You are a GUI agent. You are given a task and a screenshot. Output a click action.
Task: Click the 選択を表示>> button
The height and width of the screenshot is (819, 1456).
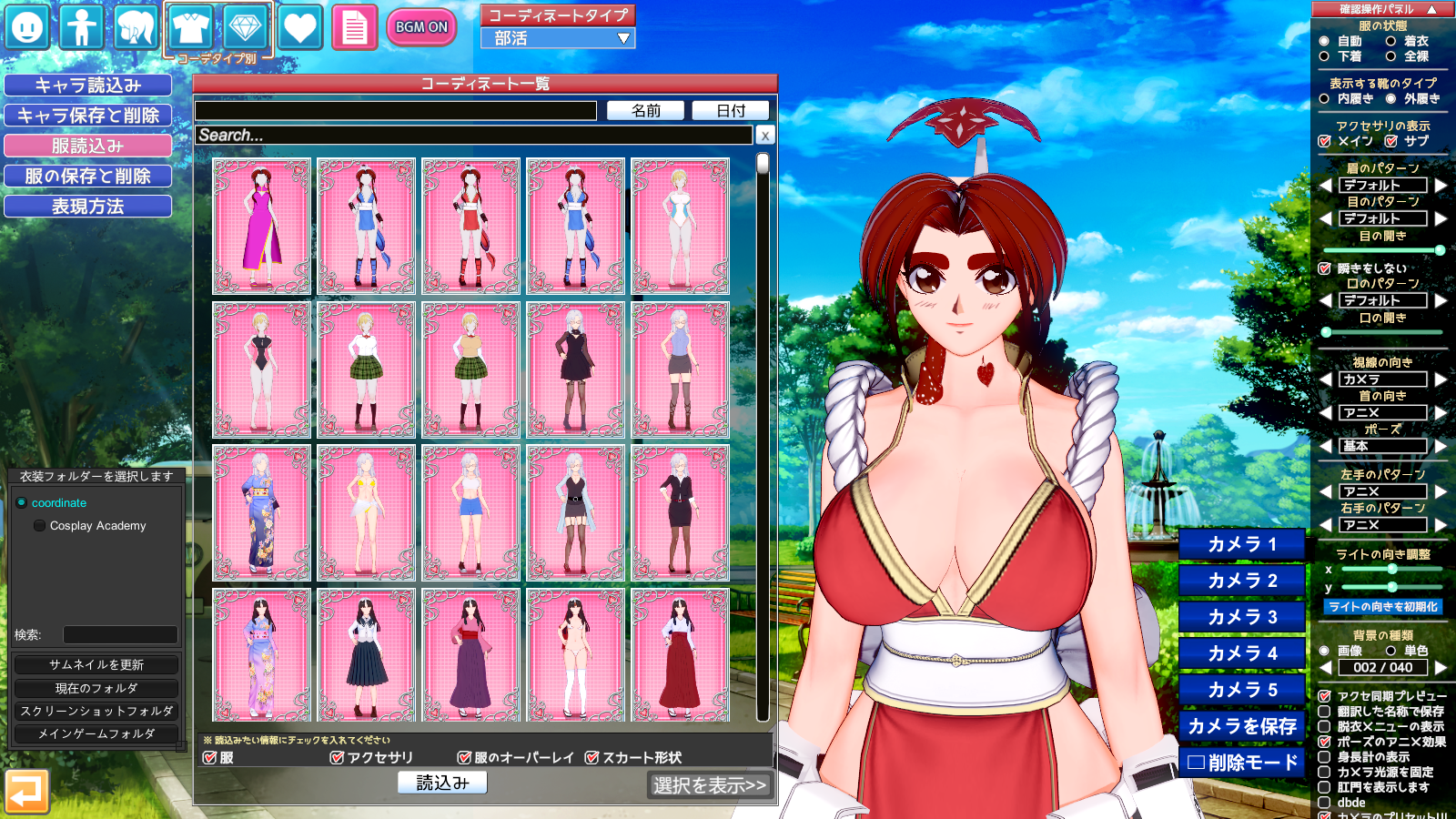pyautogui.click(x=710, y=785)
